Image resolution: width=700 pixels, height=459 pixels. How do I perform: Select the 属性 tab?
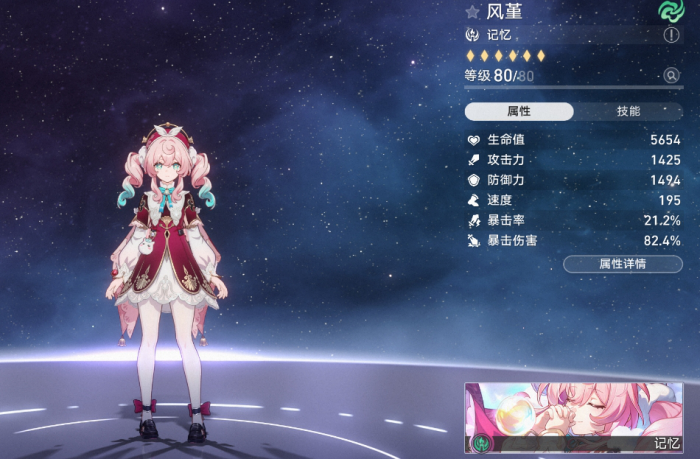519,111
